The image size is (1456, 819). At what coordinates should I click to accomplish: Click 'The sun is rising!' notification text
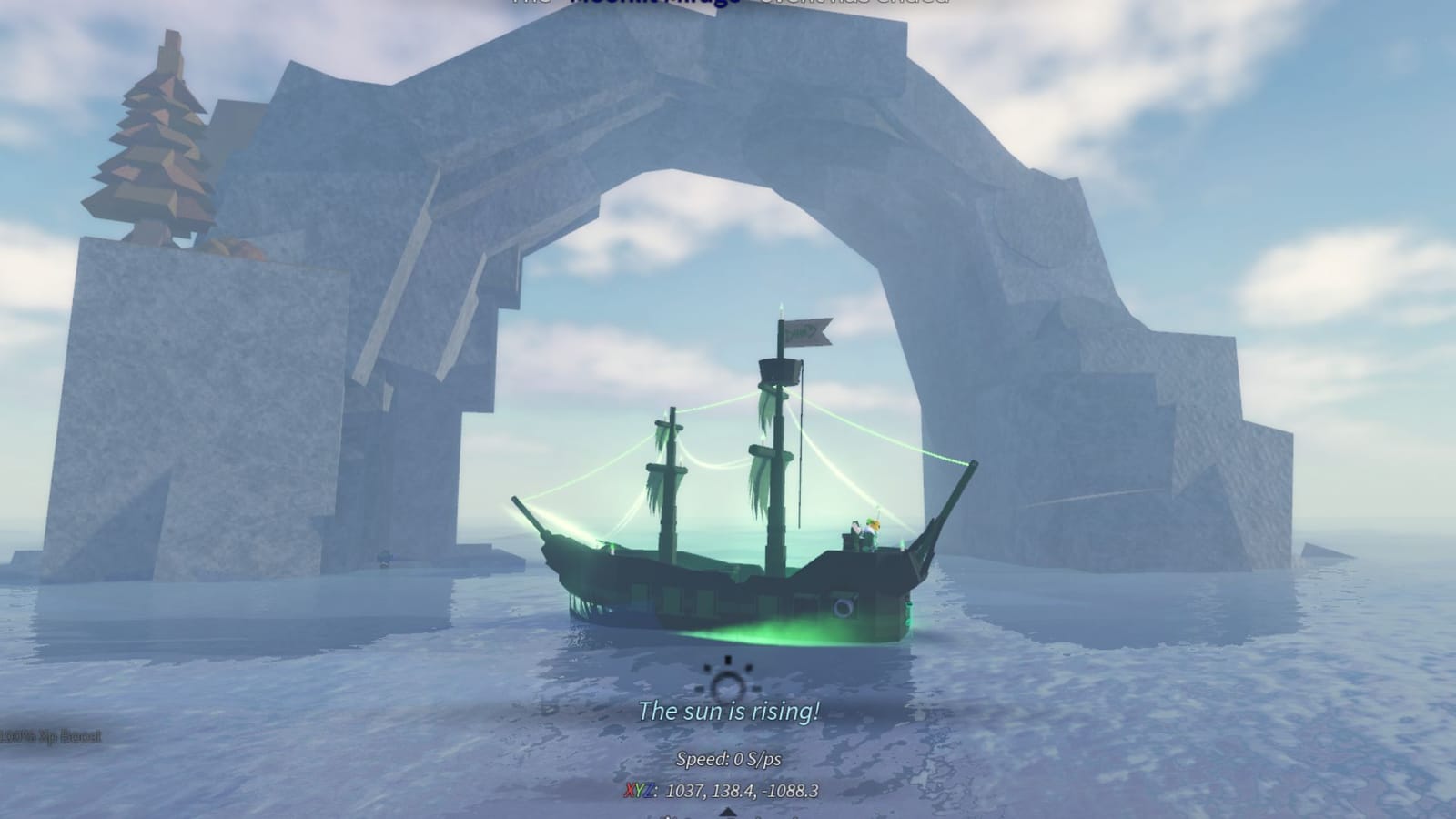pyautogui.click(x=728, y=712)
